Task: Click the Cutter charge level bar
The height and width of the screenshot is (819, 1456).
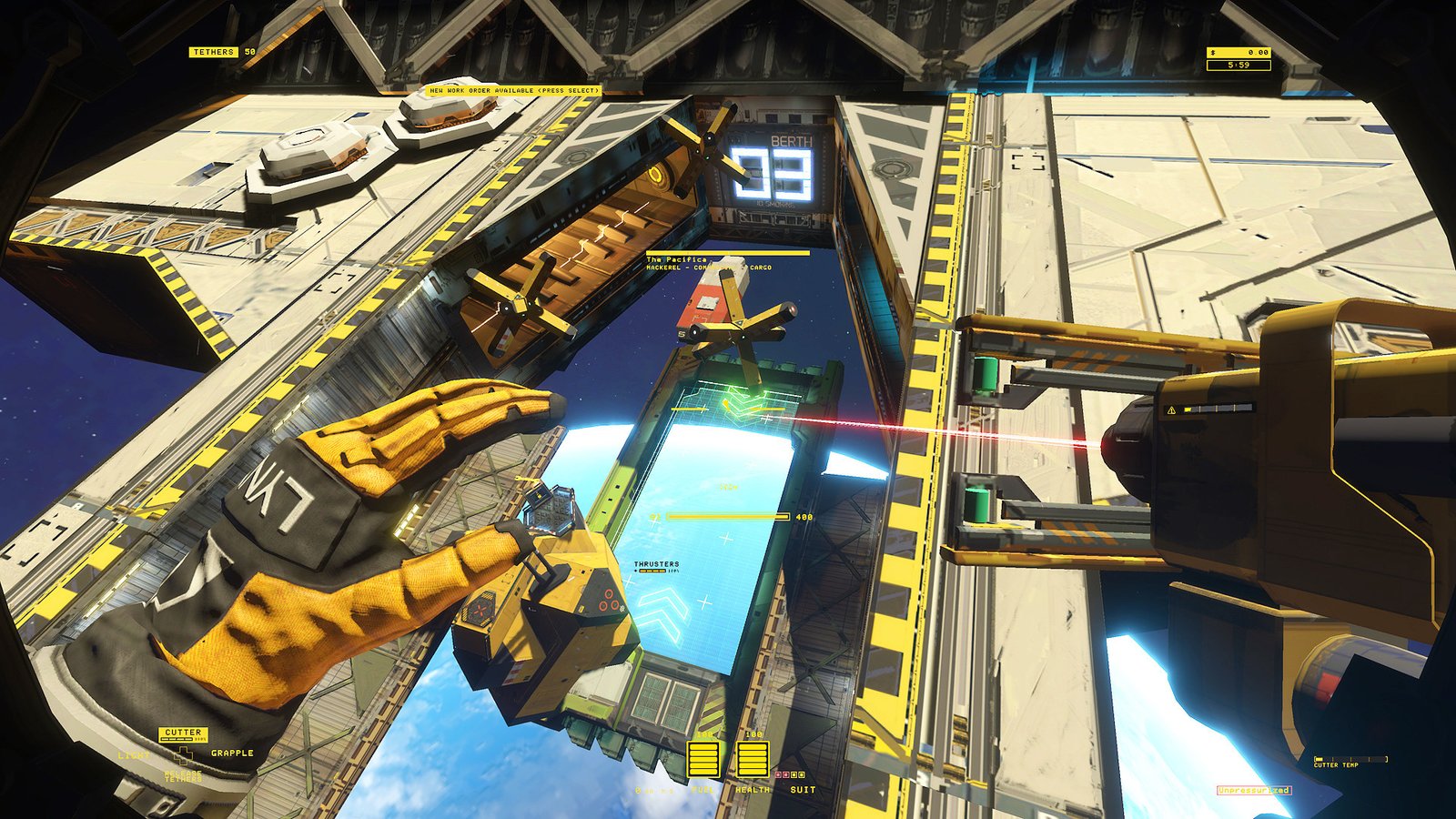Action: 175,738
